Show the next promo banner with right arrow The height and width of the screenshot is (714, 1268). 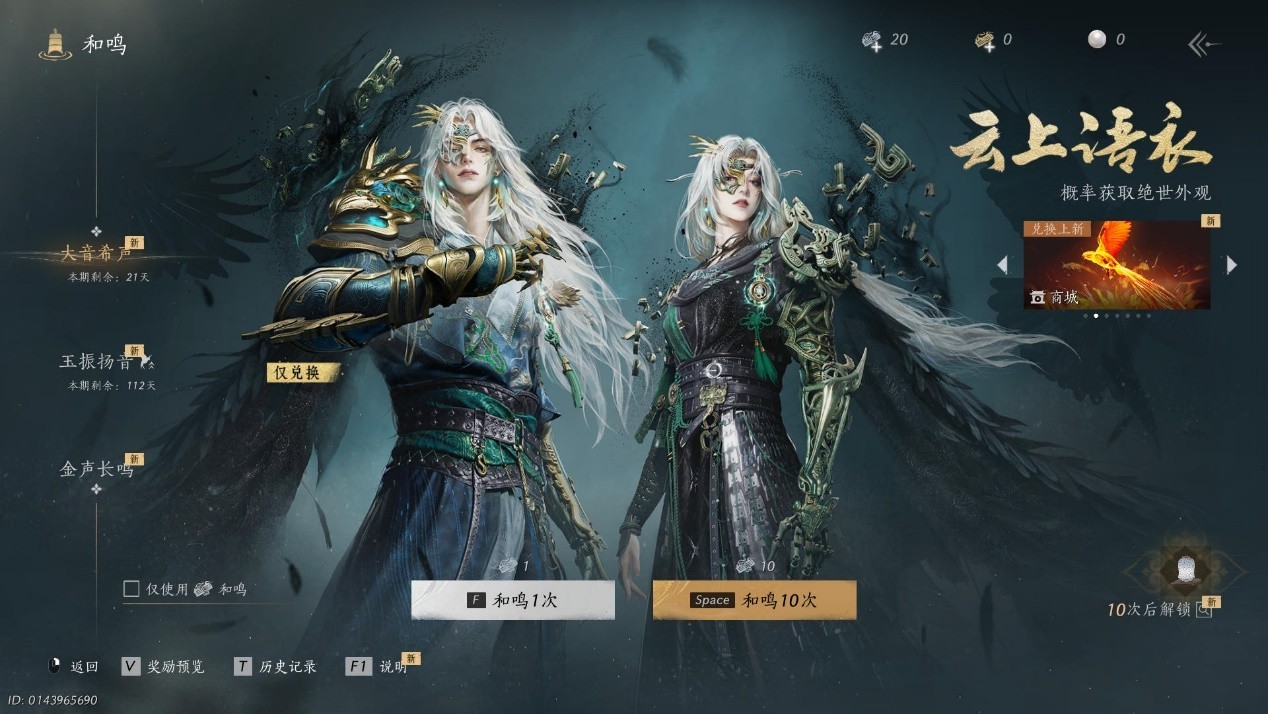(1232, 265)
